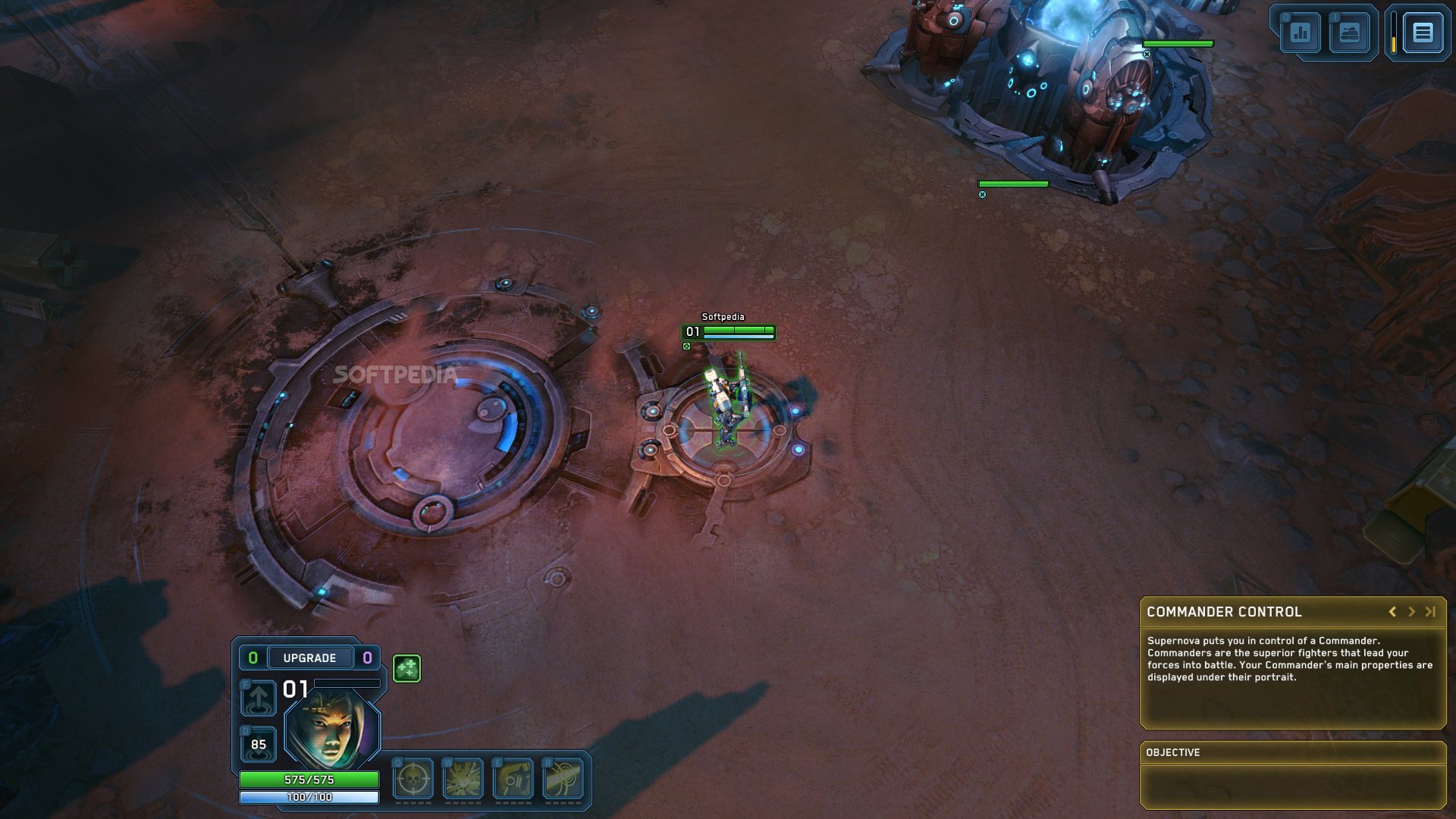Advance to the next tutorial tip
Image resolution: width=1456 pixels, height=819 pixels.
coord(1411,612)
